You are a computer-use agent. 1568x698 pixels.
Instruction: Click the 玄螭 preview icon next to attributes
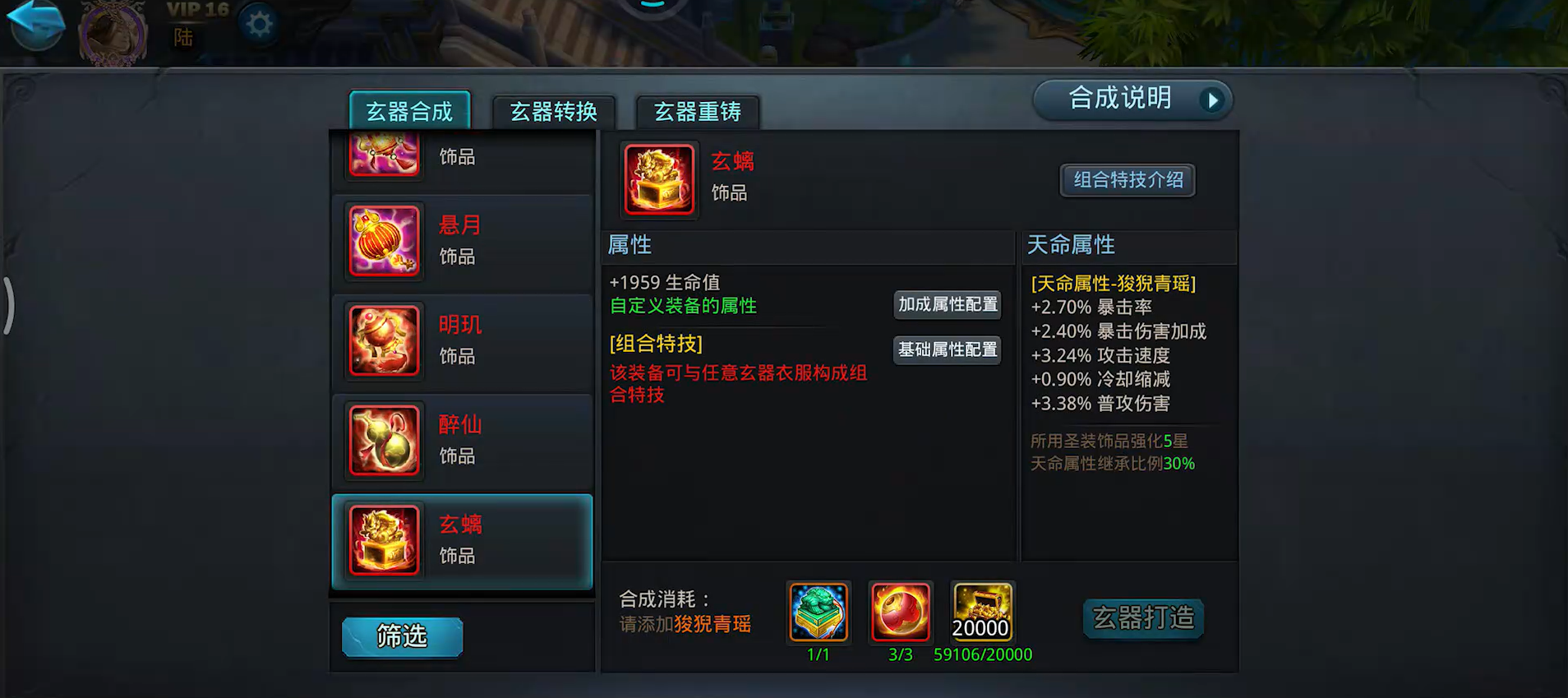[x=658, y=179]
